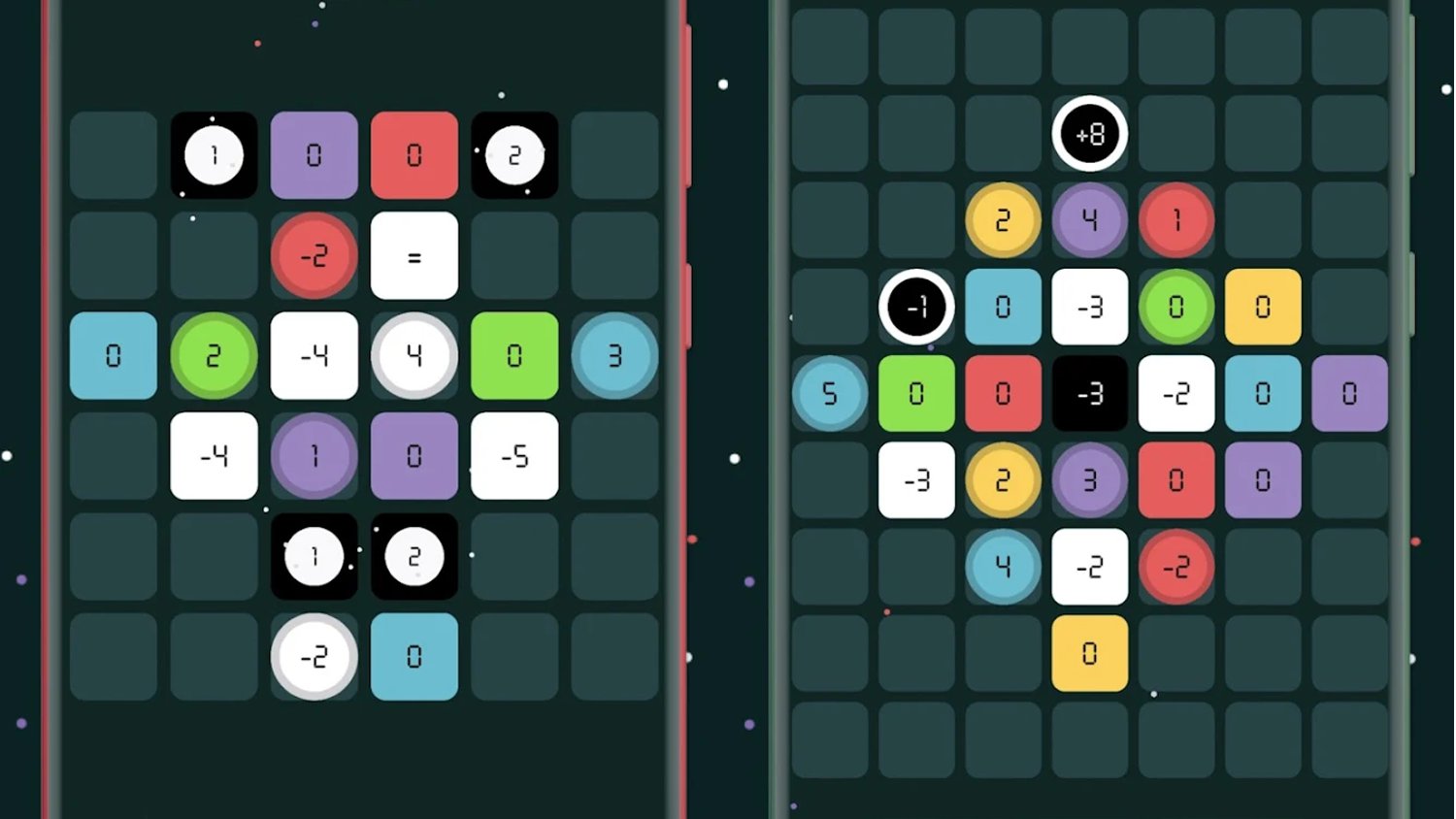Tap the blue circle with number 3
The height and width of the screenshot is (819, 1456).
pos(615,356)
